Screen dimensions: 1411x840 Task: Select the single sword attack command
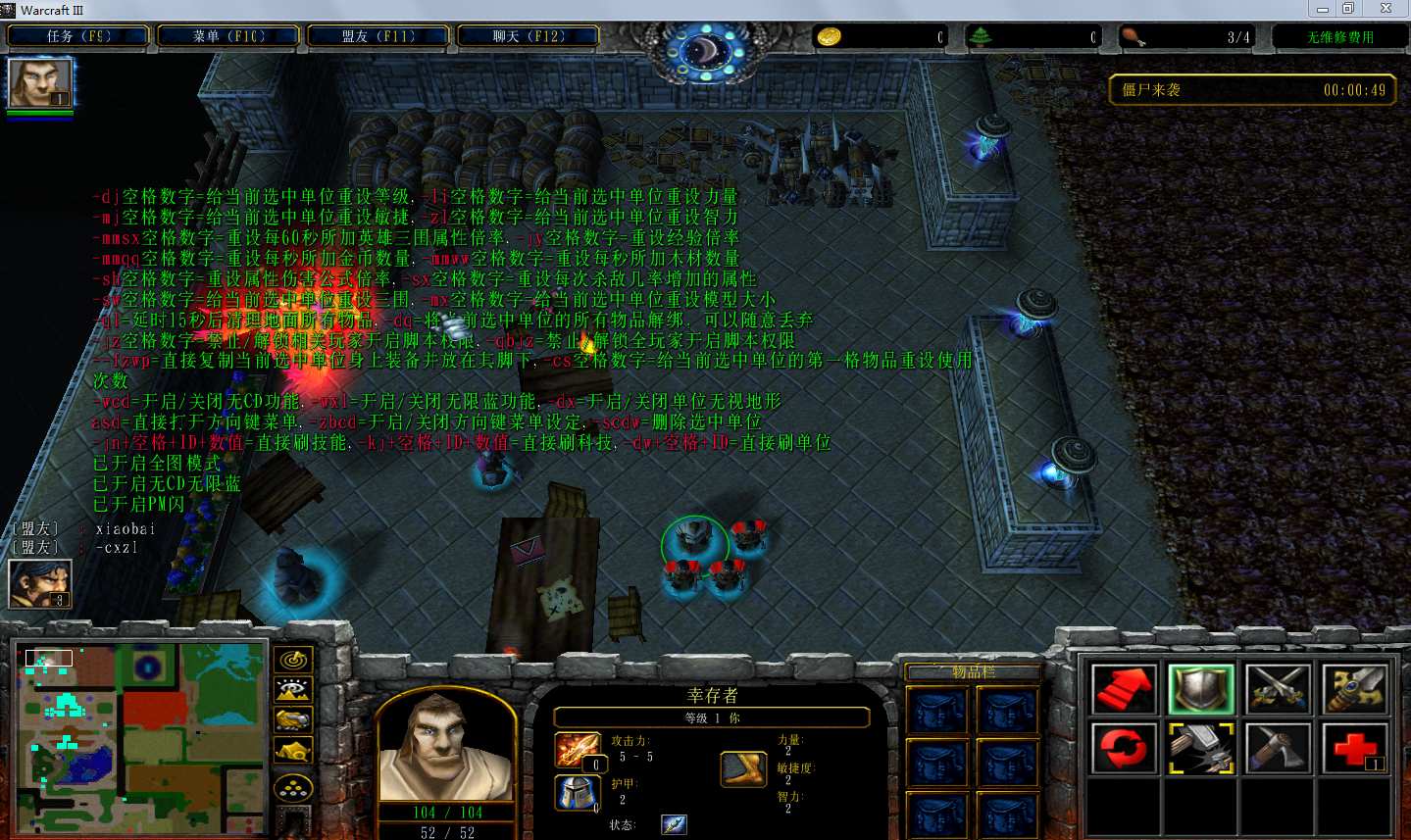[x=1354, y=688]
